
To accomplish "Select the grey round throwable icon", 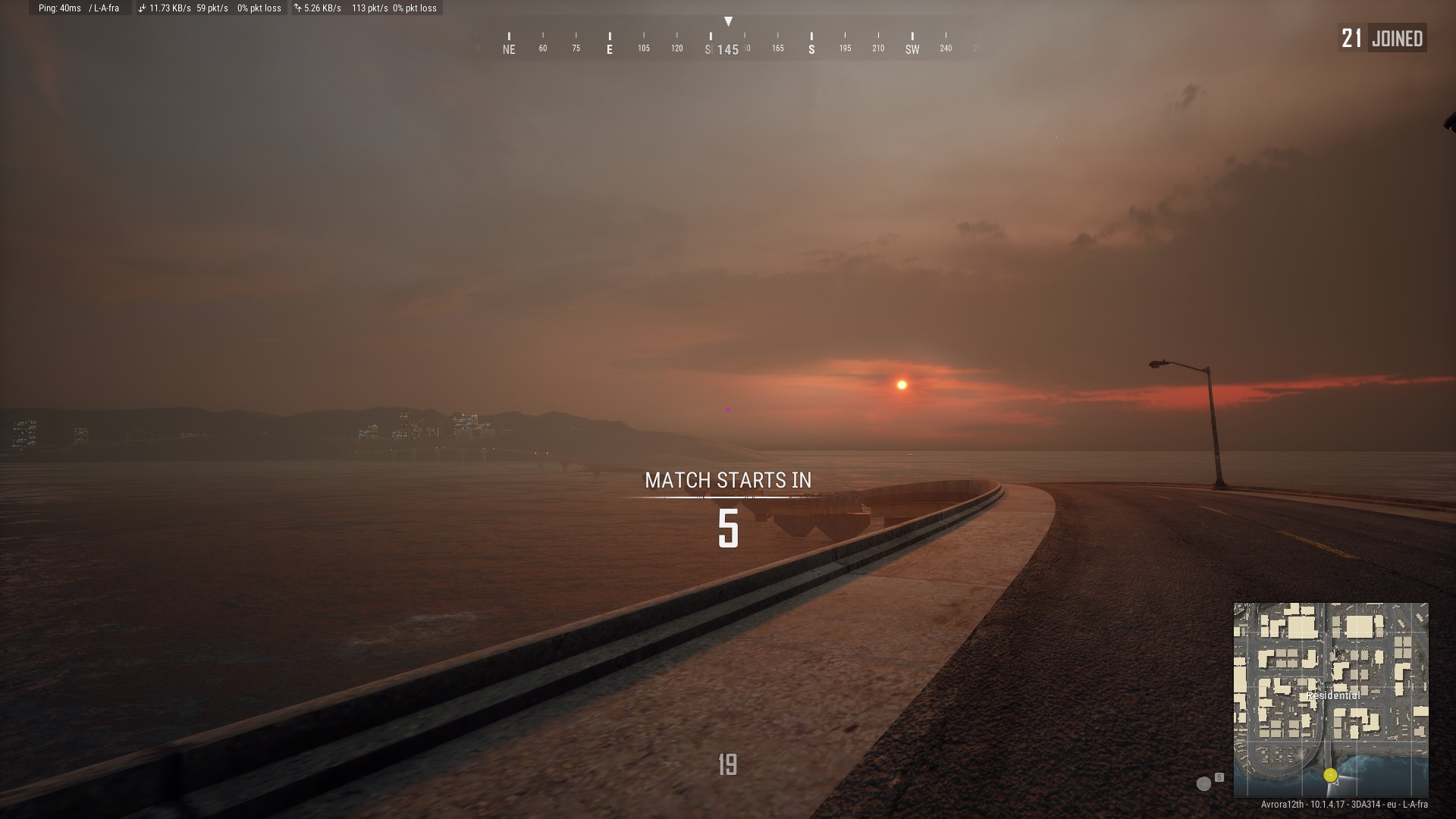I will [x=1203, y=783].
